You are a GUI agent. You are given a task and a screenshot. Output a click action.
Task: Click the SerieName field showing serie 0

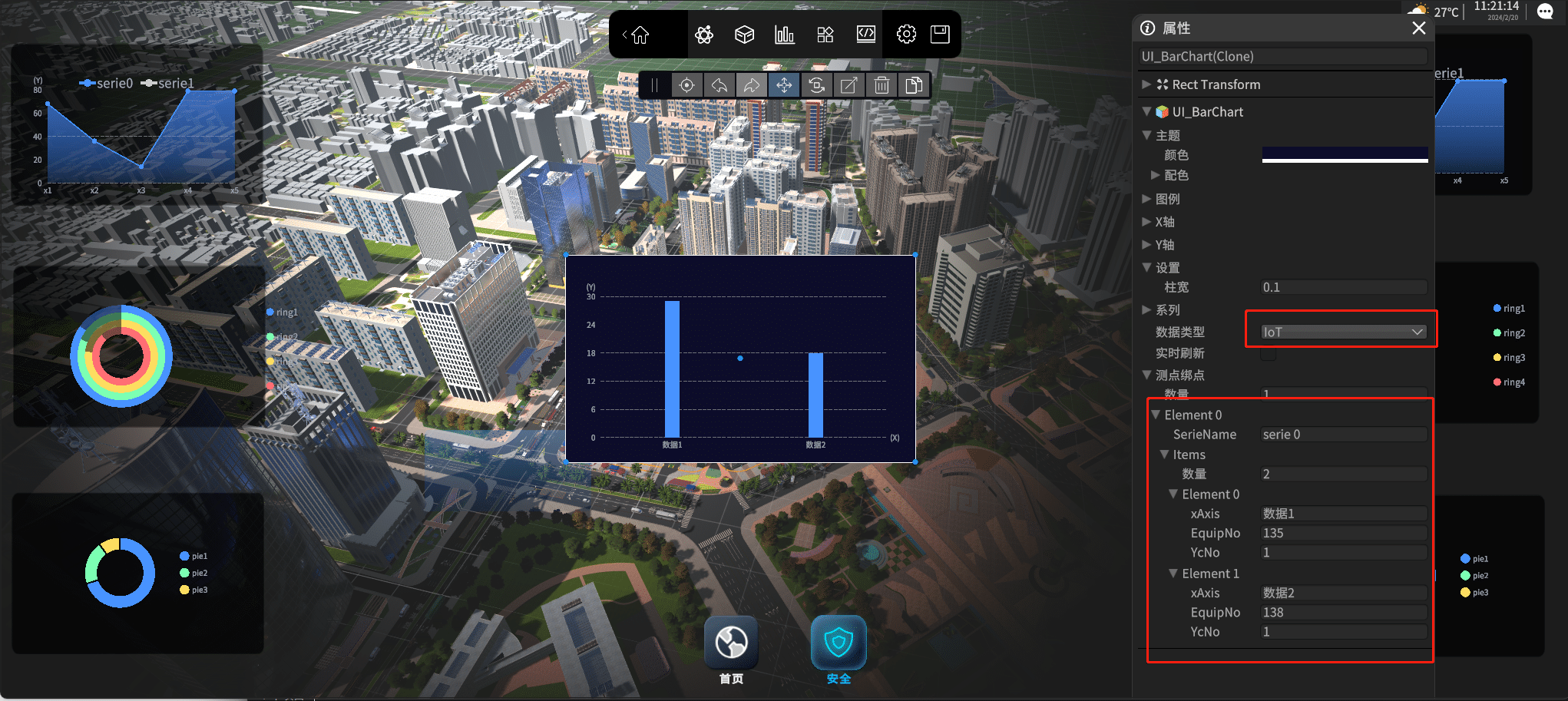coord(1344,435)
